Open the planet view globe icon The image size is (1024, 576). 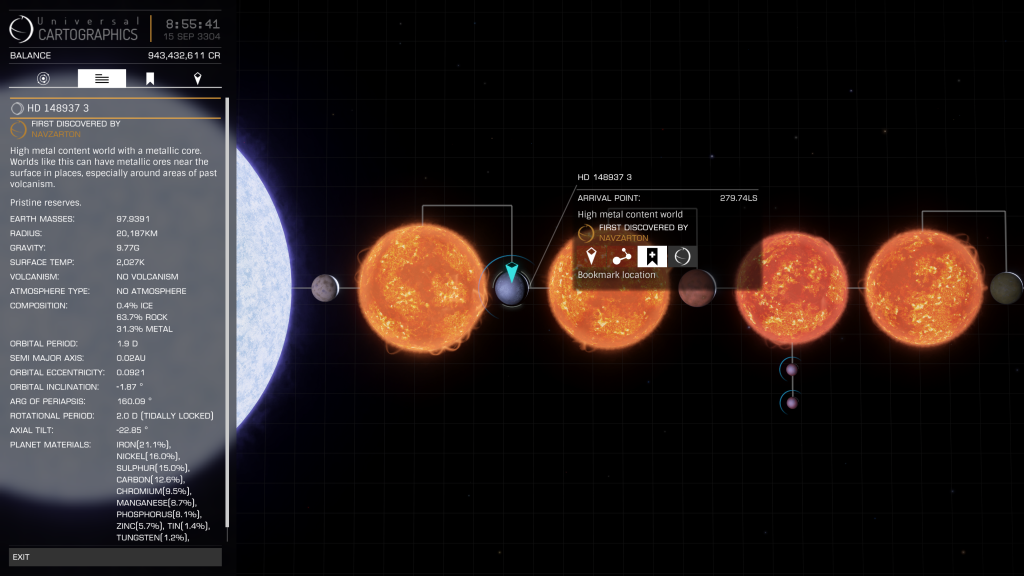coord(682,257)
